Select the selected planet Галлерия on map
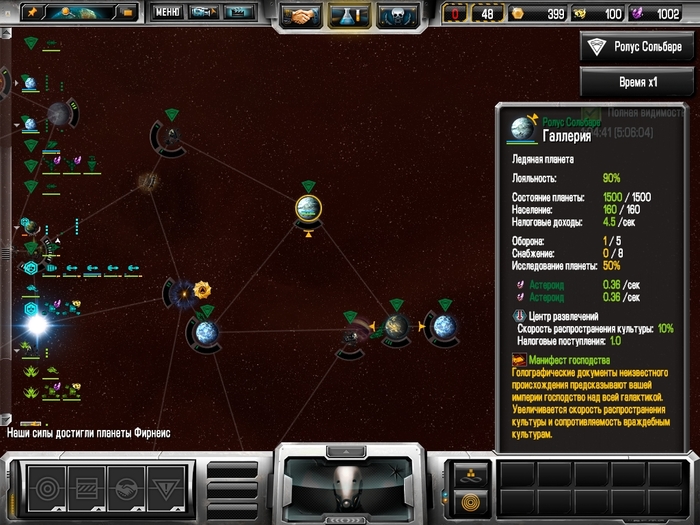Viewport: 700px width, 525px height. coord(308,207)
